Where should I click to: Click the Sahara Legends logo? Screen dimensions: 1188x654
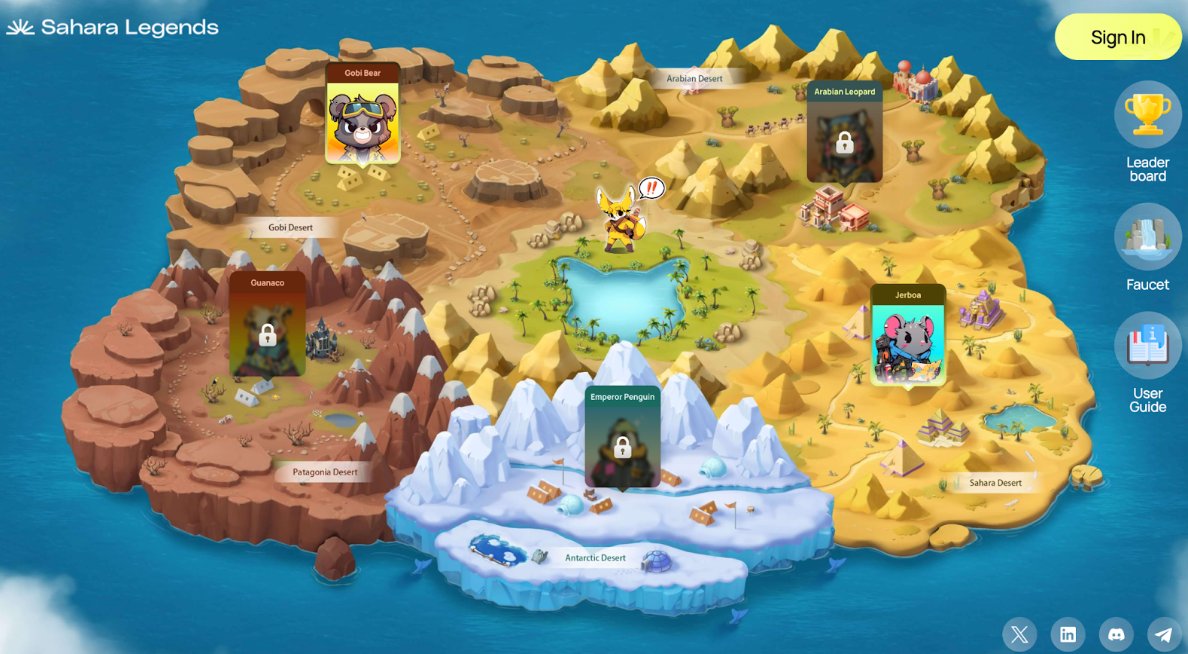point(112,28)
